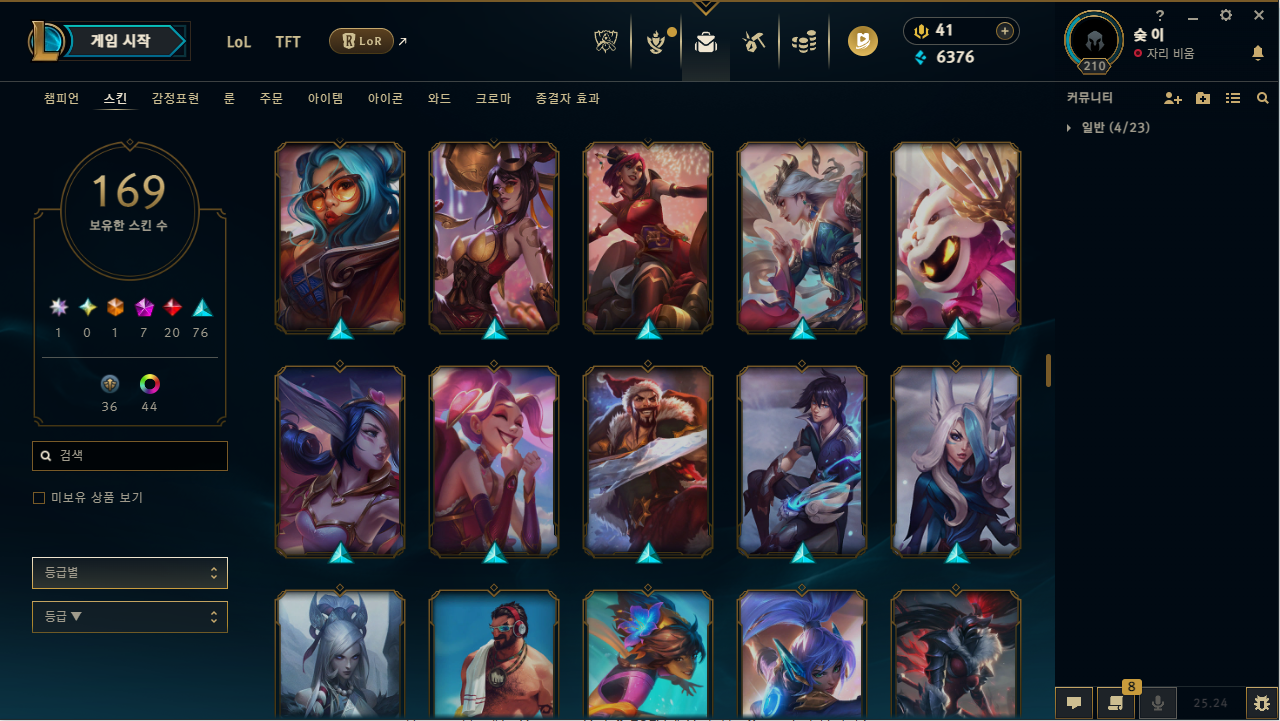1280x721 pixels.
Task: Open the gold event pass icon
Action: [862, 41]
